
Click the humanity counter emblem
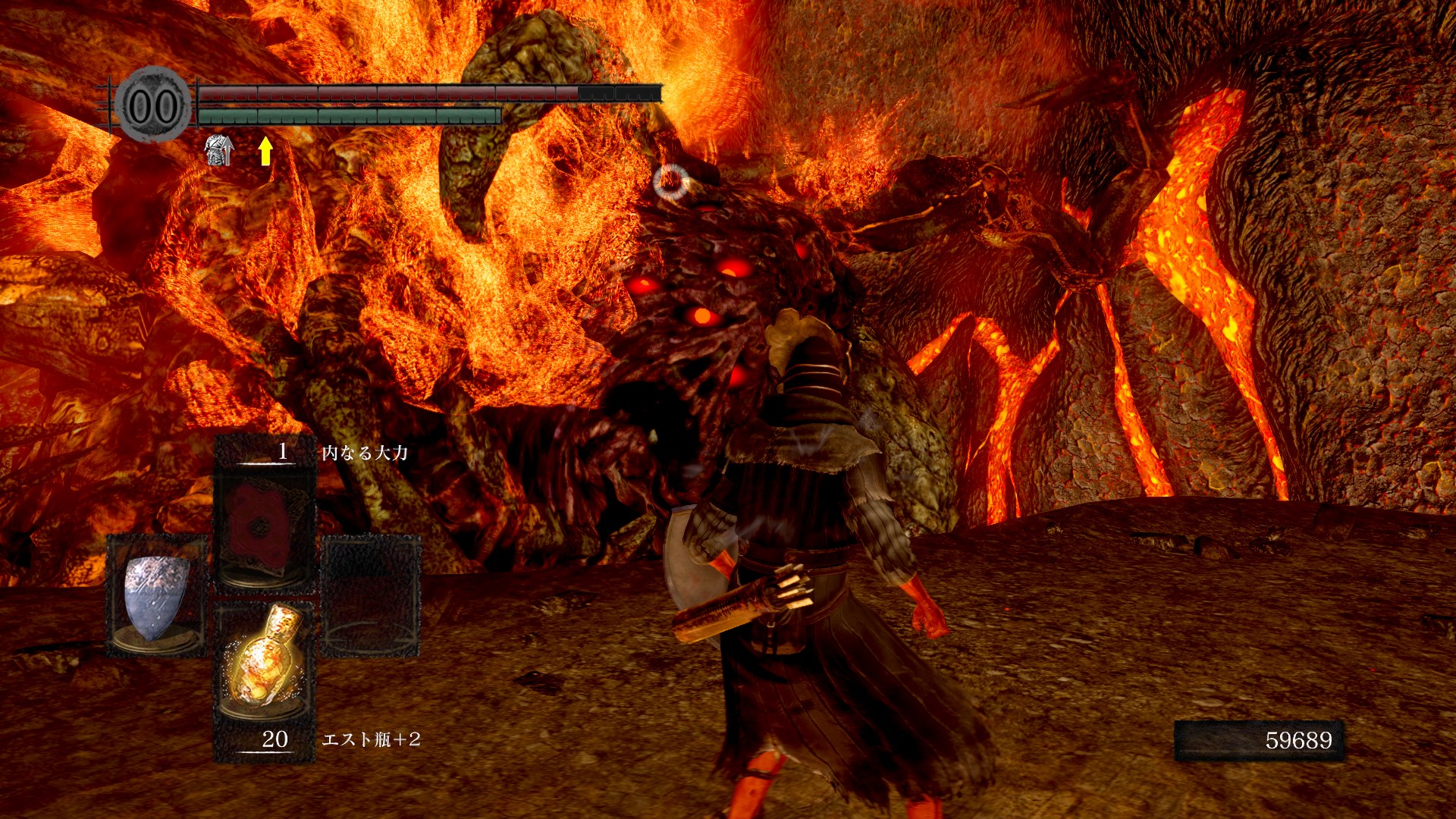coord(154,105)
